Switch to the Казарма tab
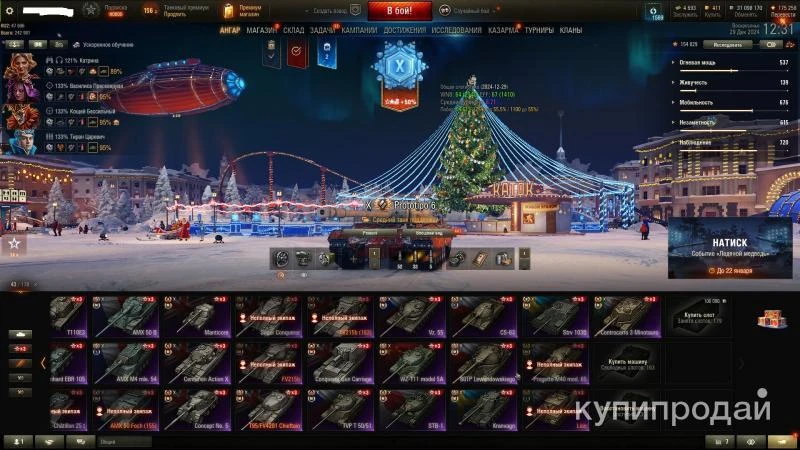This screenshot has width=800, height=450. 503,31
